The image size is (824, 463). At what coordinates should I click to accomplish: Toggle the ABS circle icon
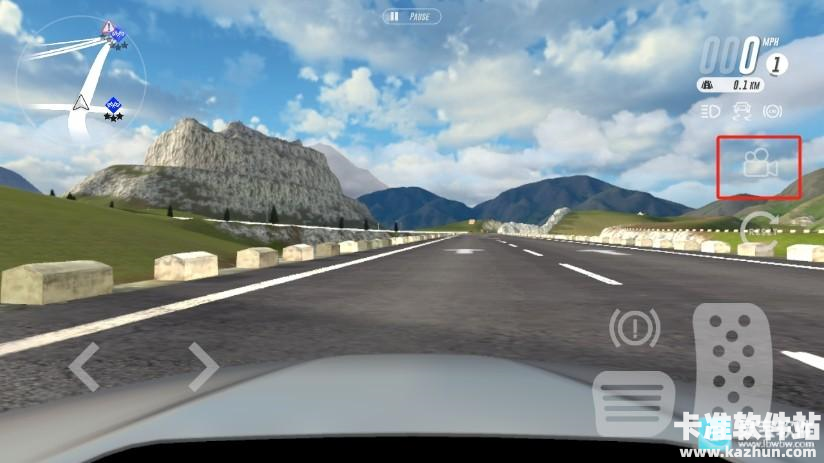[x=772, y=111]
